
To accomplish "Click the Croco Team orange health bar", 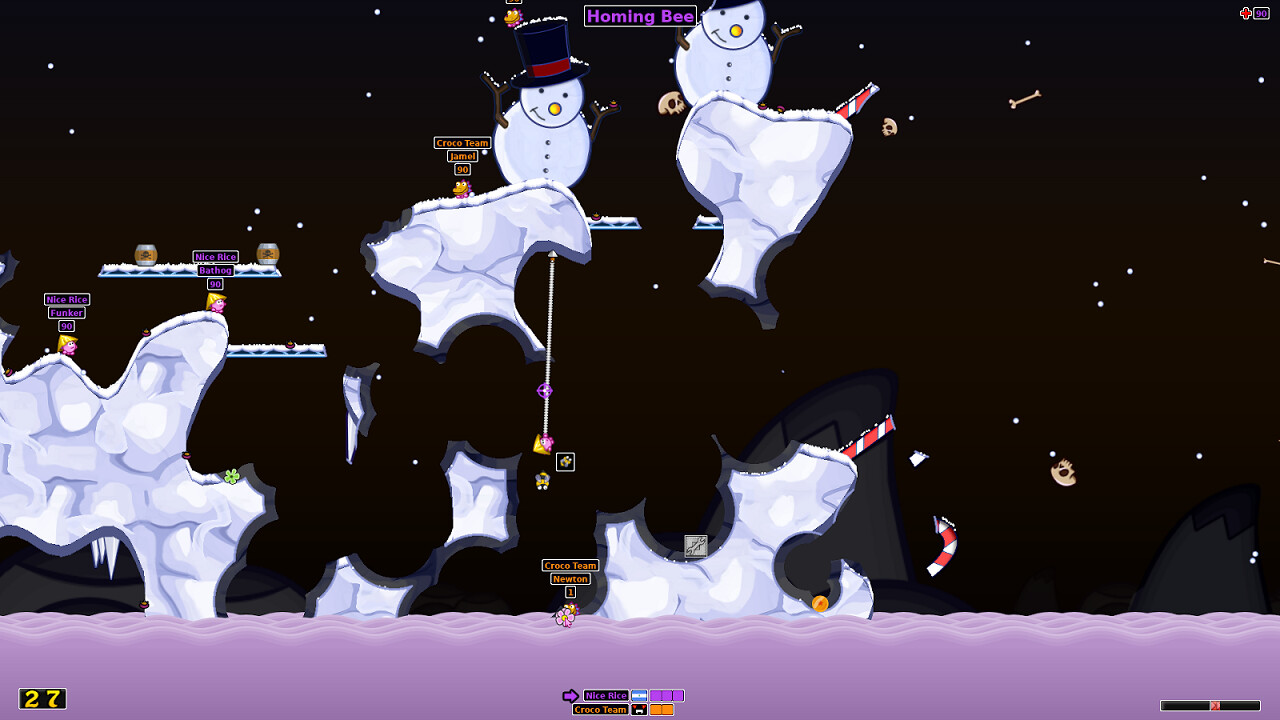I will point(660,709).
